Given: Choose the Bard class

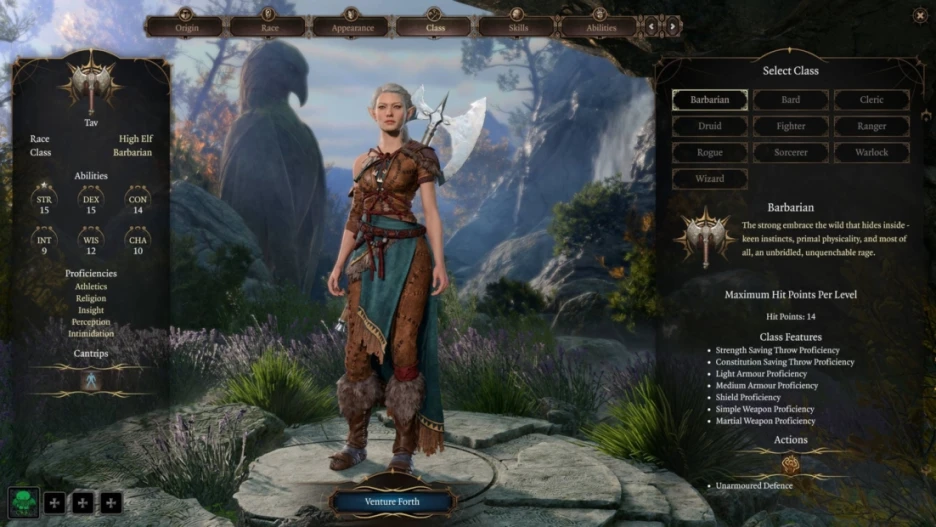Looking at the screenshot, I should point(790,100).
